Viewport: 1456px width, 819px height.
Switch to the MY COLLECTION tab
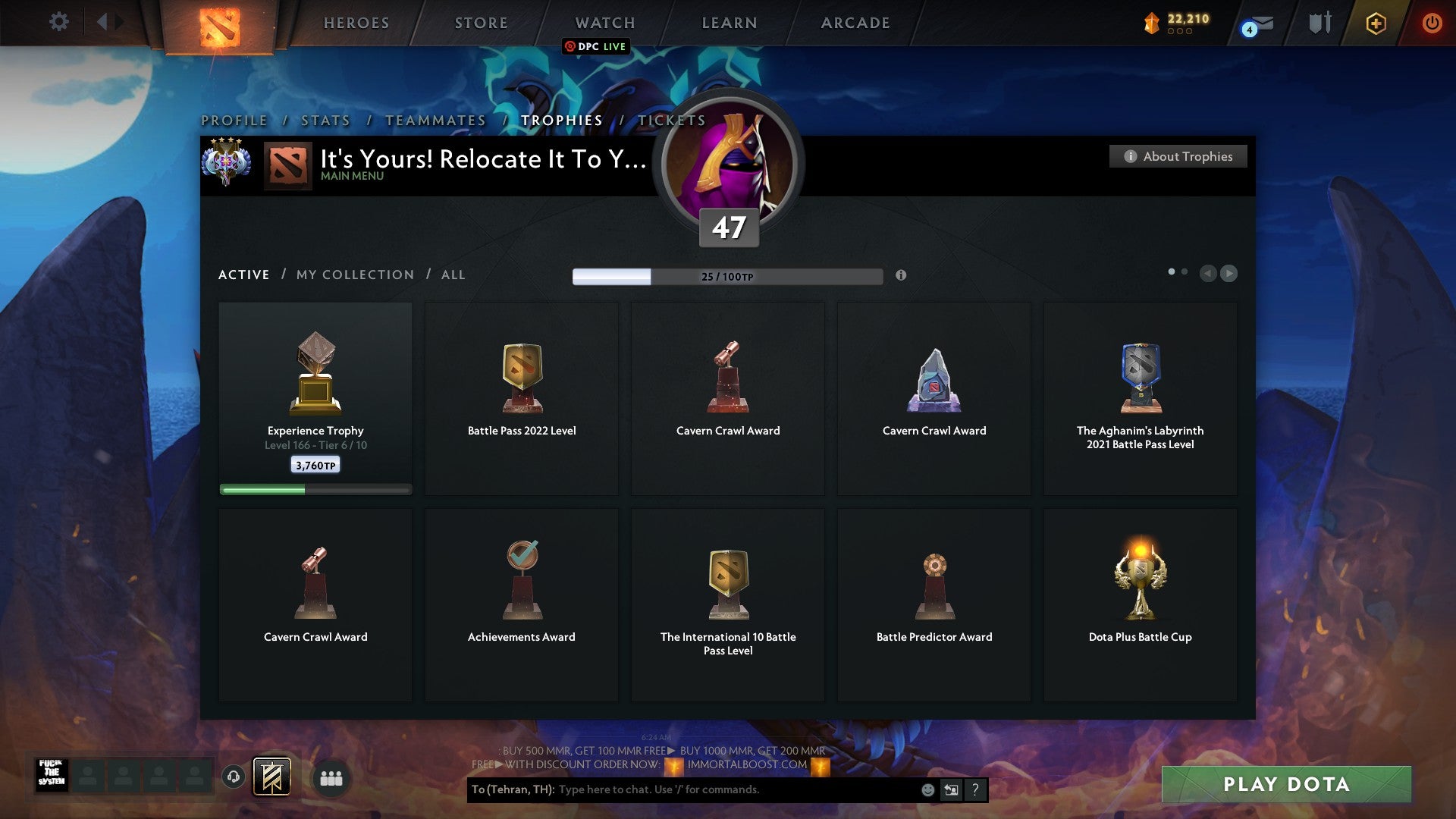point(354,275)
